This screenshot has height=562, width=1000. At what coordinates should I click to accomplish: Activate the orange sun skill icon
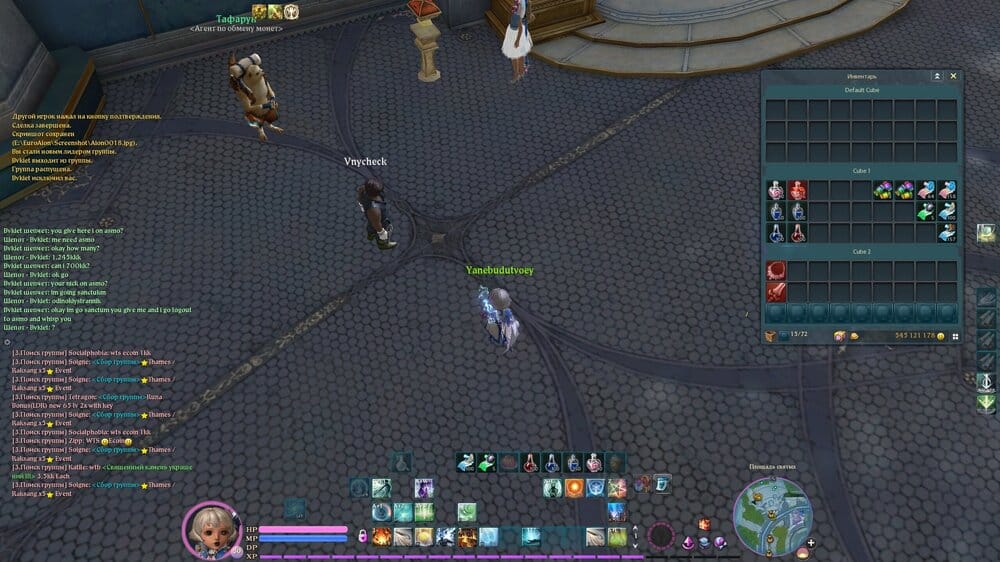[x=574, y=488]
